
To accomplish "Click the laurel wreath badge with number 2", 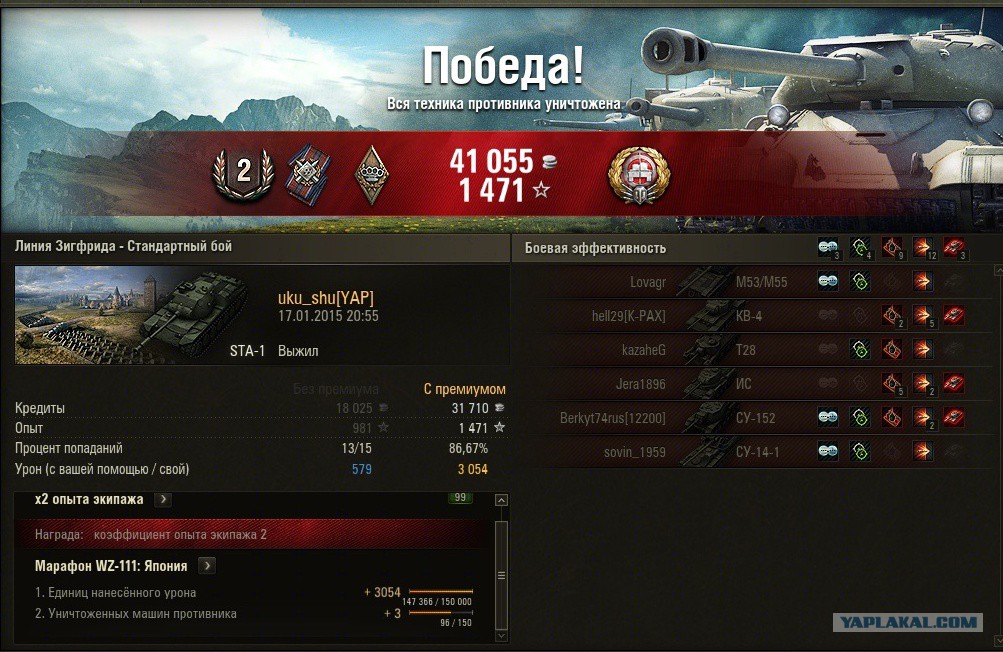I will 243,173.
